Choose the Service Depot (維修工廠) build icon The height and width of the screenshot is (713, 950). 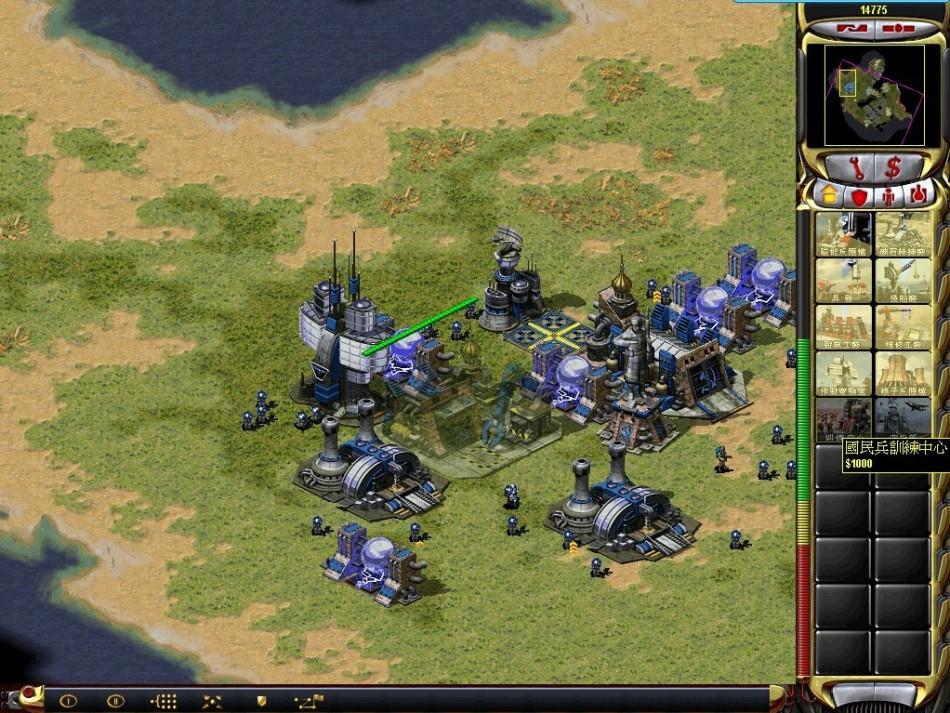click(902, 326)
